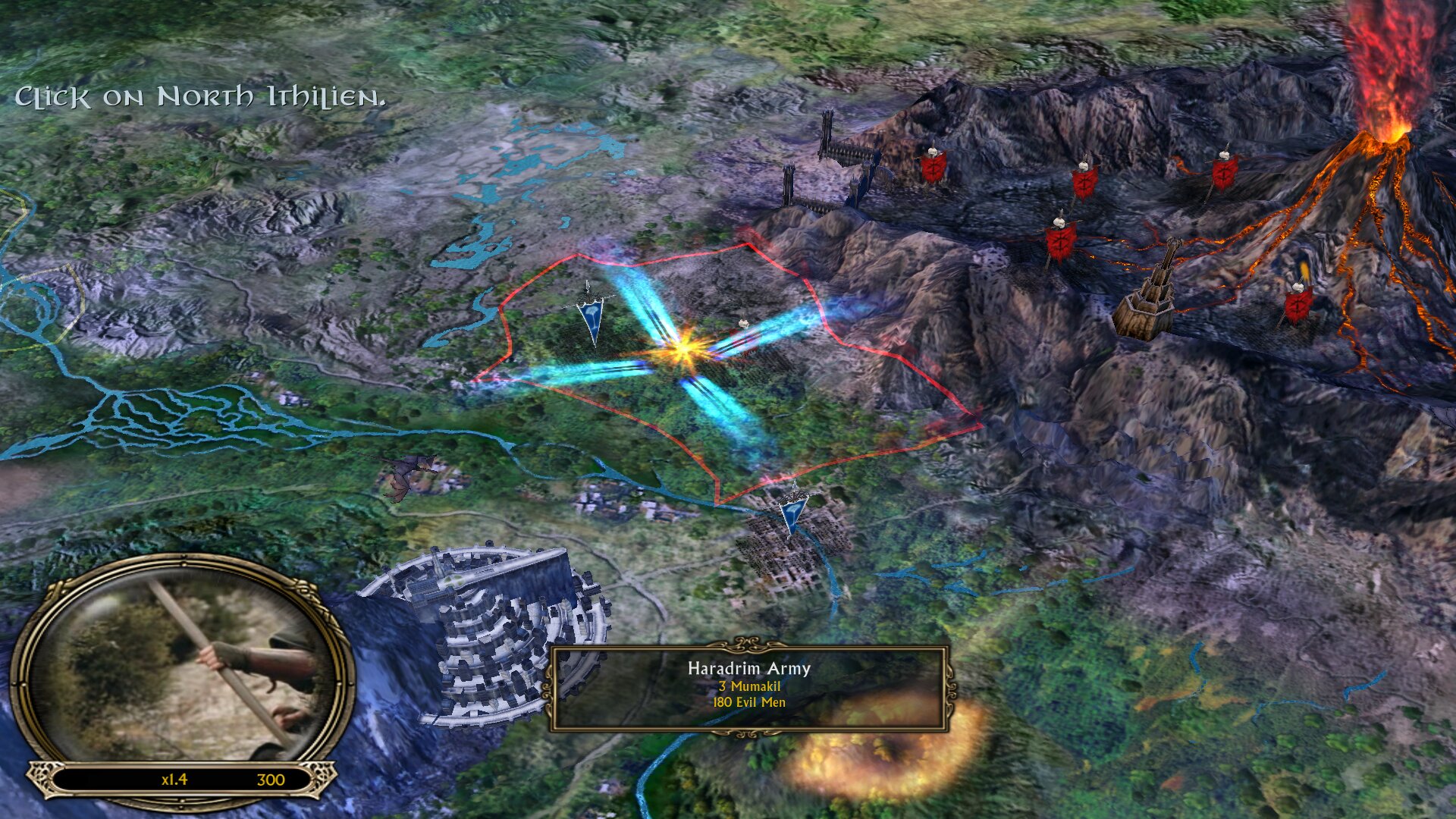Select the blue banner over the Osgiliath ruins

(x=793, y=513)
